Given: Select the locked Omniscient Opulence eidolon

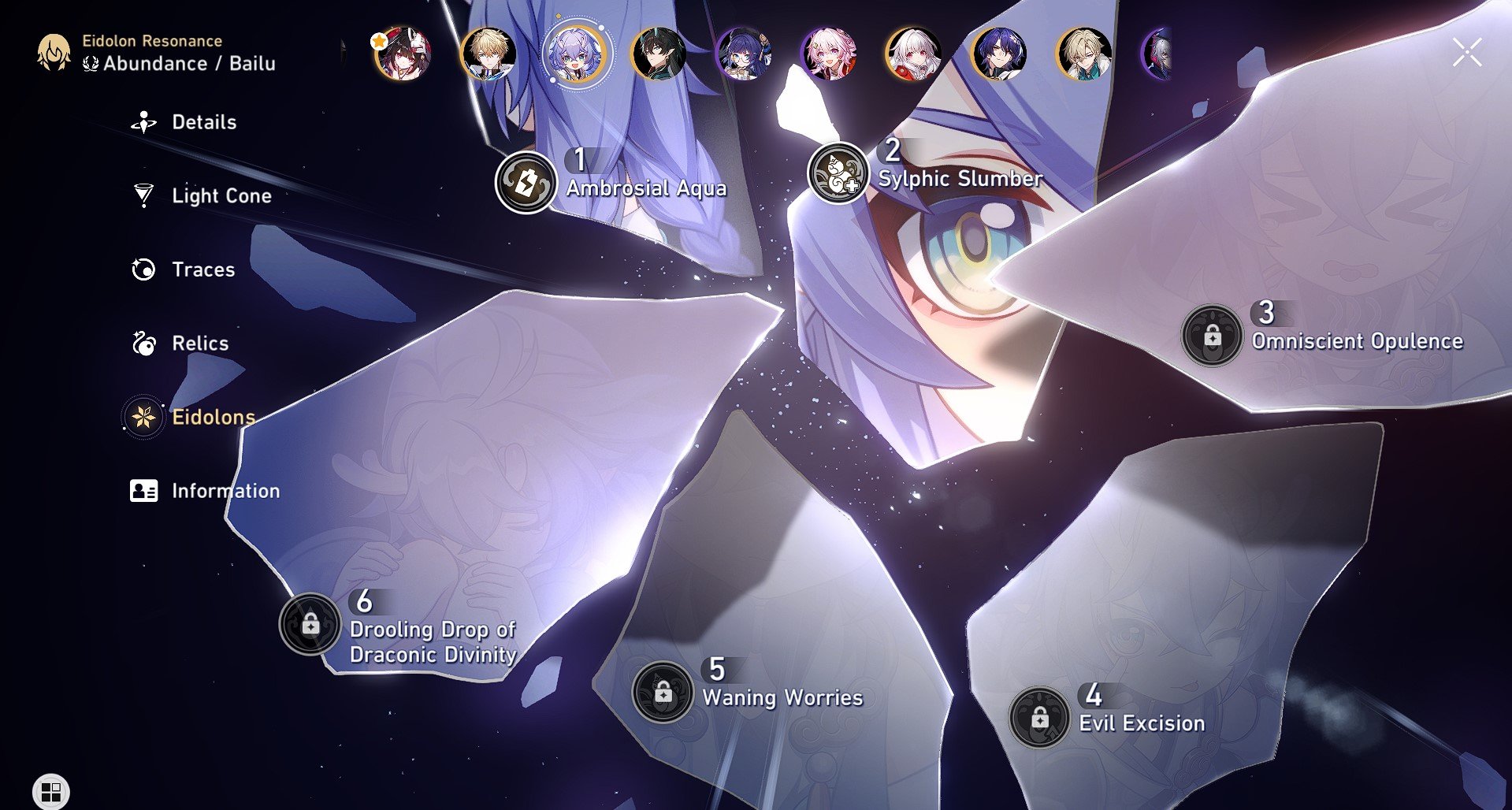Looking at the screenshot, I should pos(1212,336).
